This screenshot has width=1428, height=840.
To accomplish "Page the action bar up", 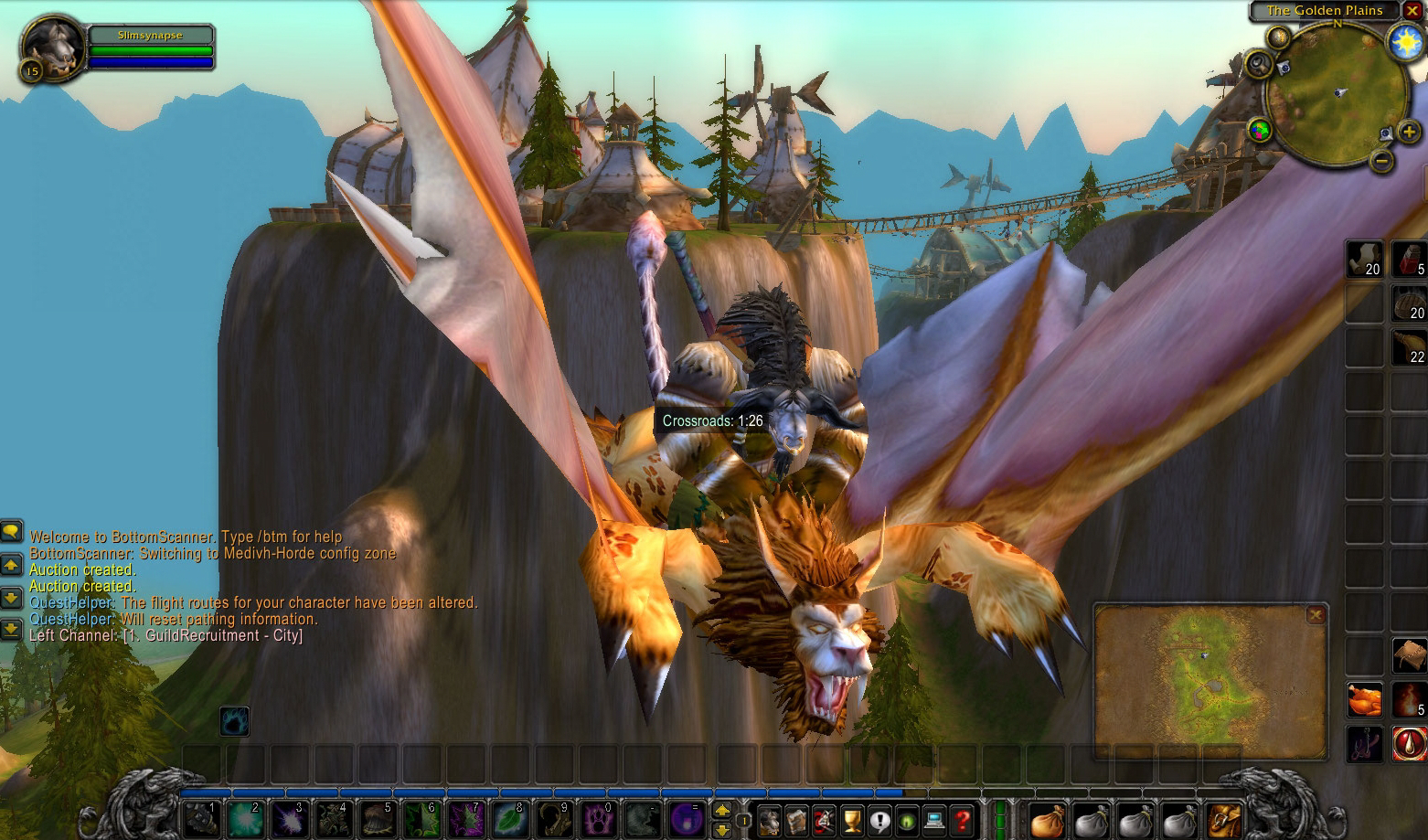I will [722, 810].
